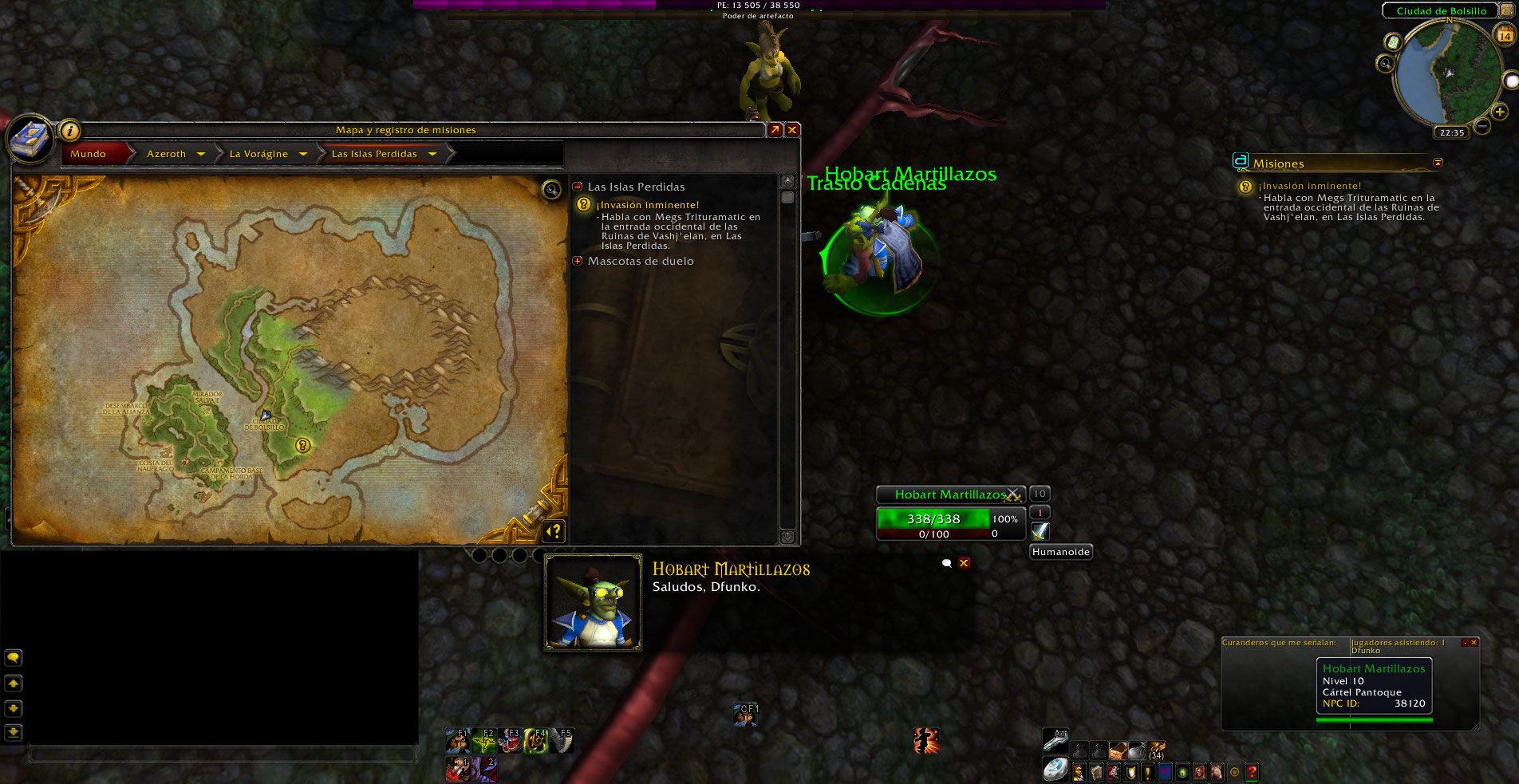Maximize the map with the arrow button

click(x=775, y=130)
